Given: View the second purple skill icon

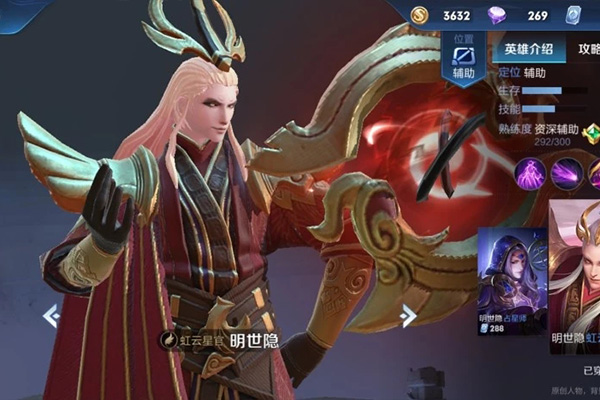Looking at the screenshot, I should pos(566,173).
